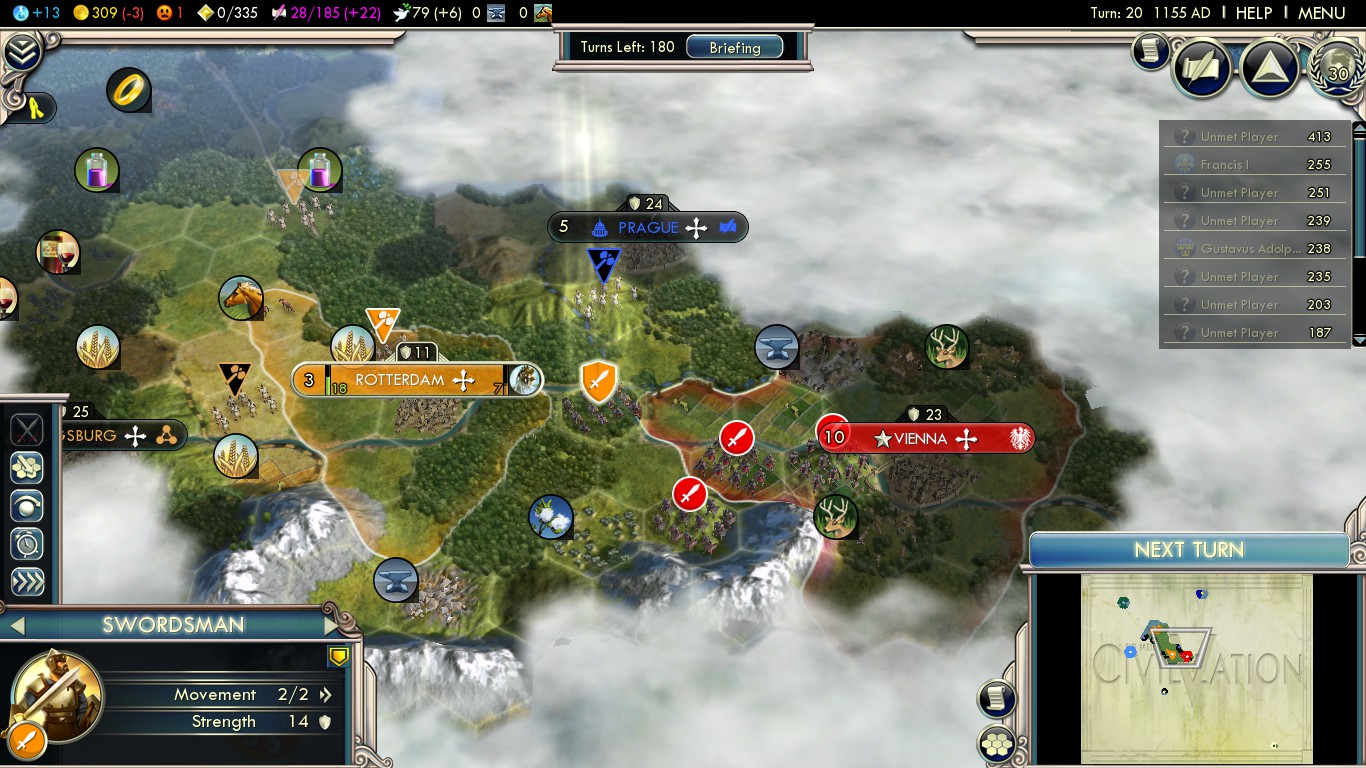Open the globe icon showing 30
Viewport: 1366px width, 768px height.
pos(1336,68)
